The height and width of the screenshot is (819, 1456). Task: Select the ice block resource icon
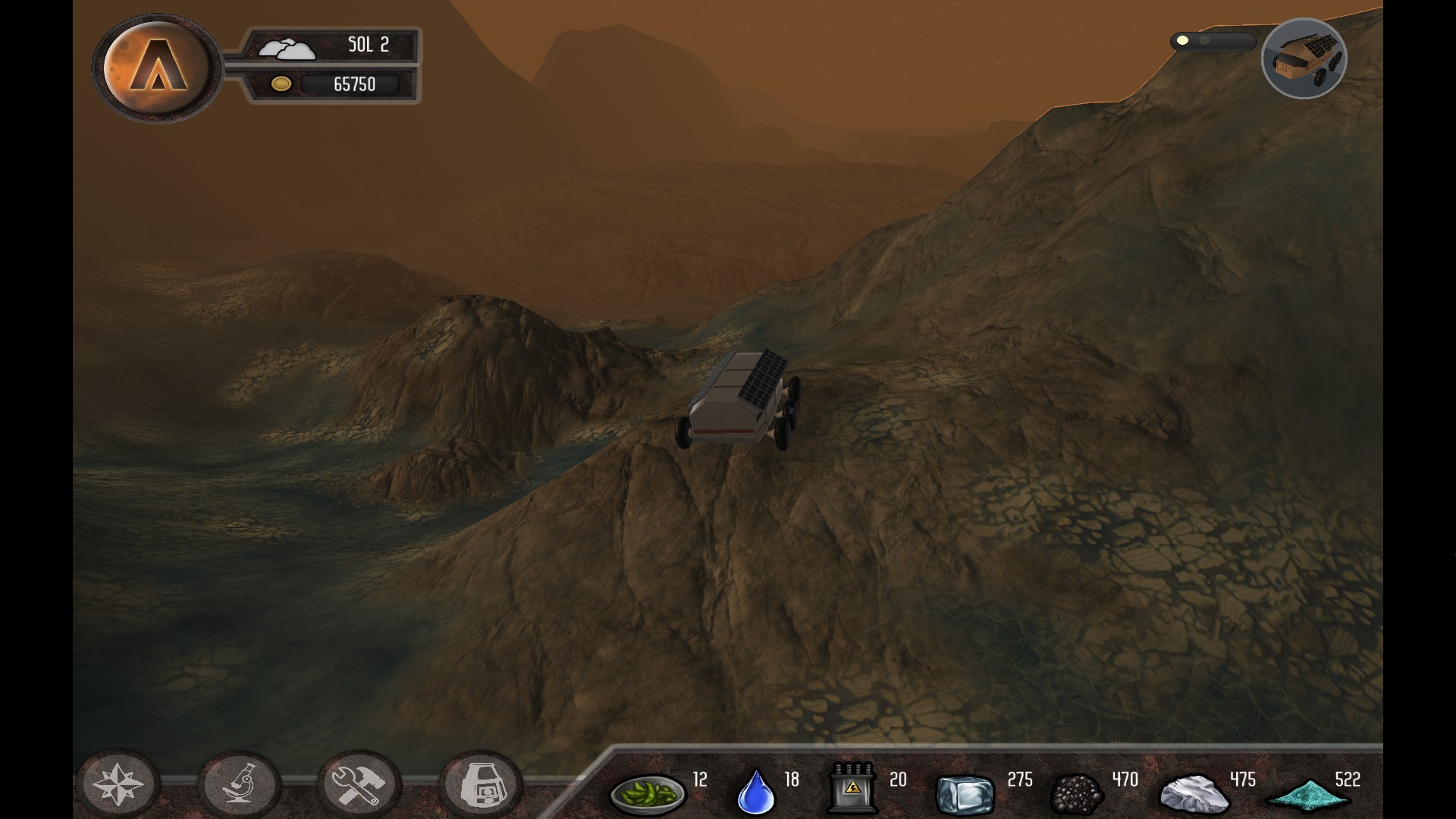coord(965,793)
